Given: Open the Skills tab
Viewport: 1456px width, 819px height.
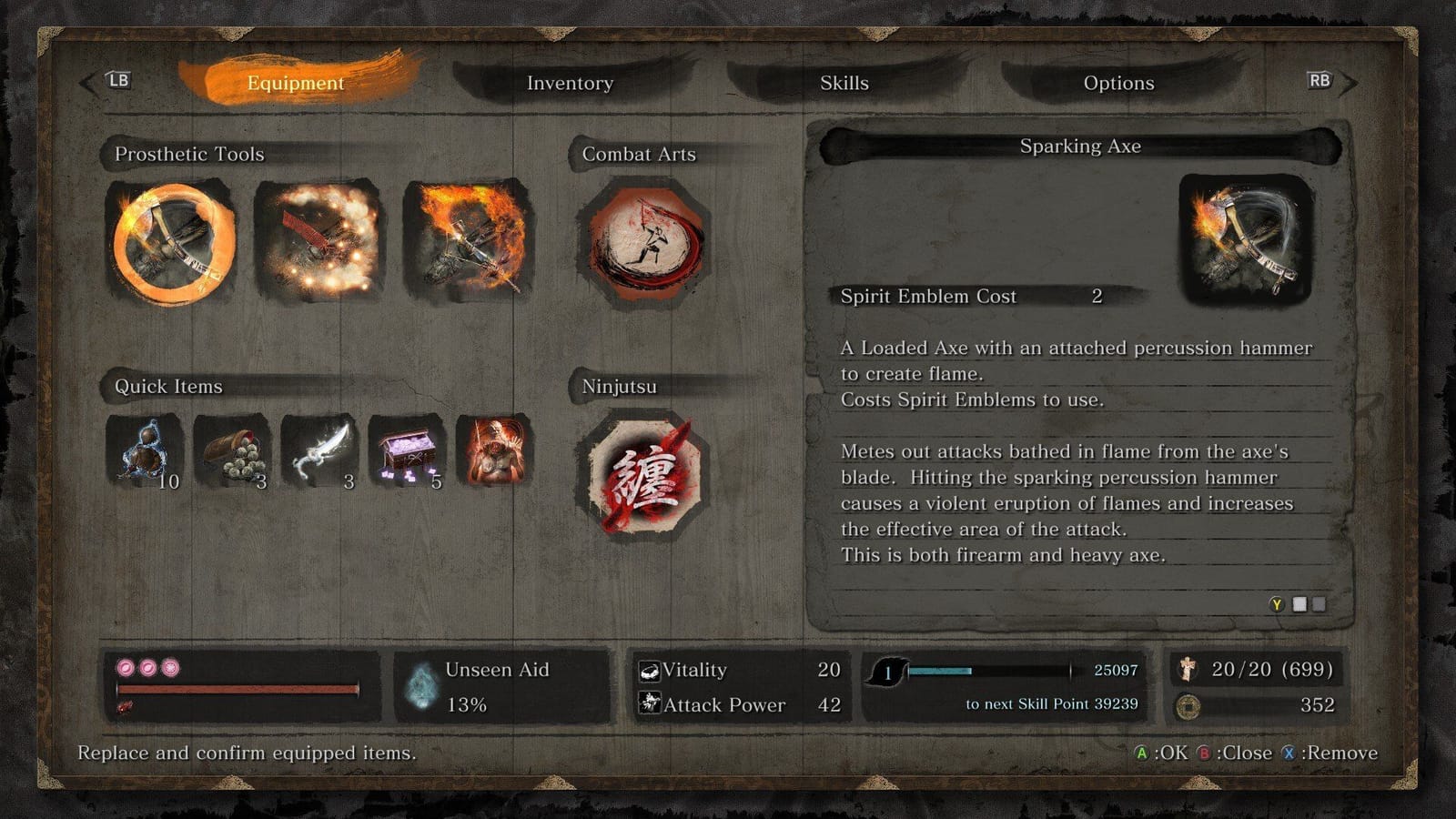Looking at the screenshot, I should (x=844, y=83).
